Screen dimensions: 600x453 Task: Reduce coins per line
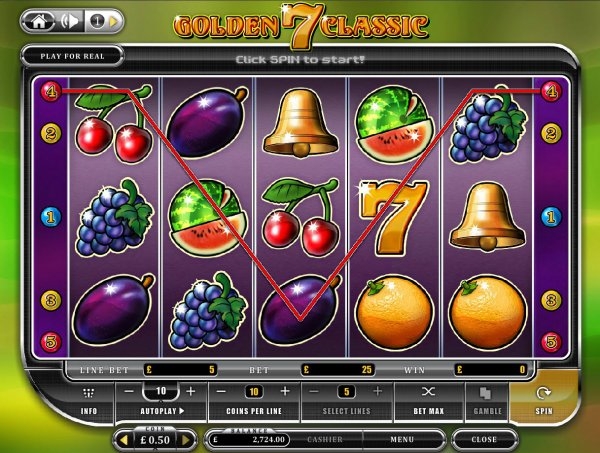click(222, 392)
